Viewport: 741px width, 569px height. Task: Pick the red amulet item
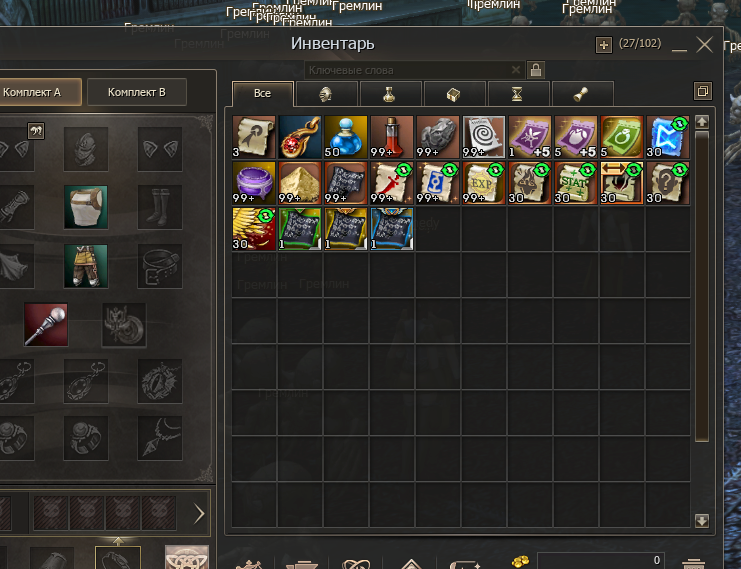point(300,137)
